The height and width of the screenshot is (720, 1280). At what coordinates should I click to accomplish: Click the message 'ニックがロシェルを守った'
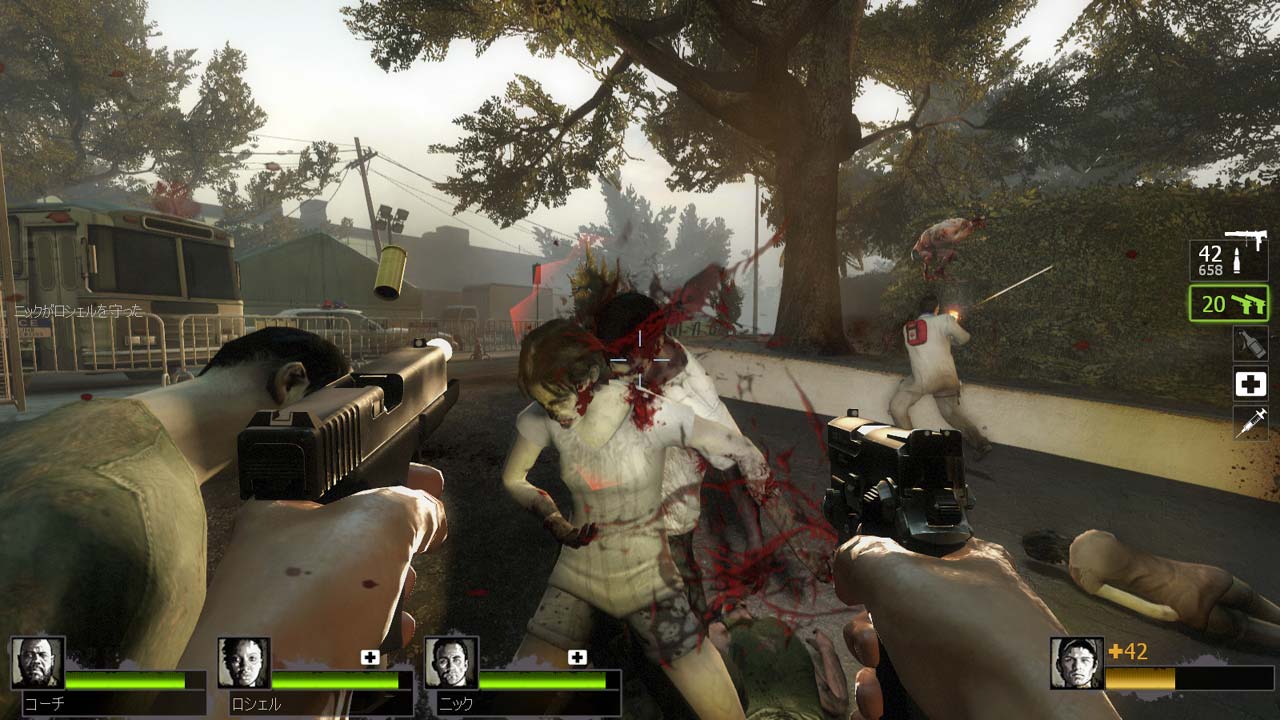78,313
